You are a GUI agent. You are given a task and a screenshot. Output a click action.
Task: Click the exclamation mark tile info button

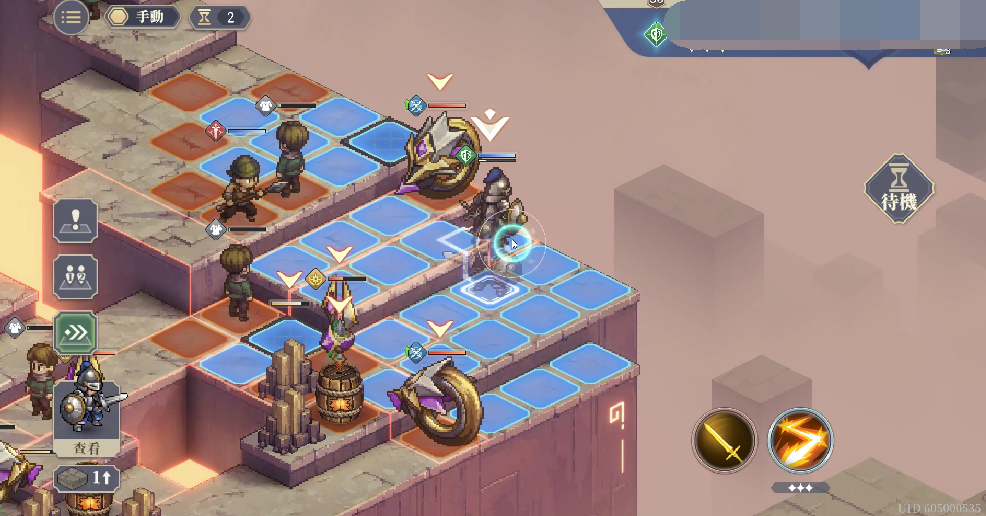click(76, 220)
